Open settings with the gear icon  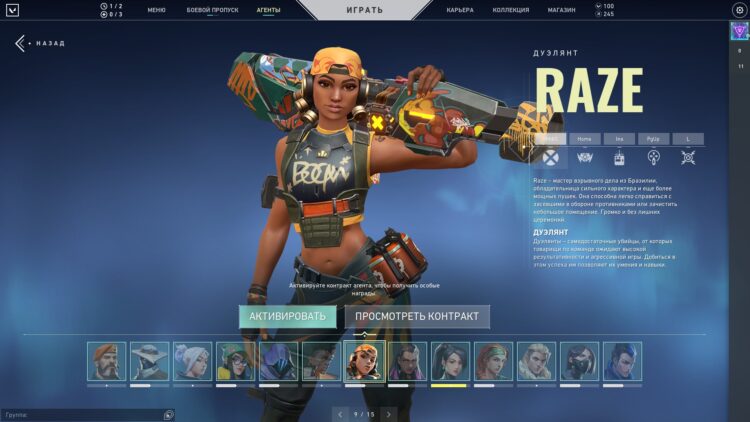(739, 9)
